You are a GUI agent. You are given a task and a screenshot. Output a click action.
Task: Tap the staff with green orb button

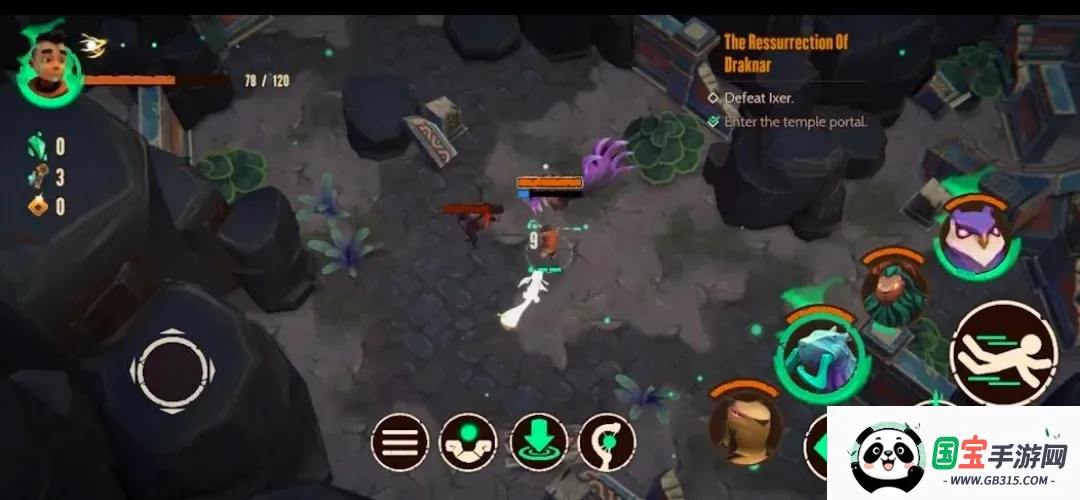click(x=608, y=442)
